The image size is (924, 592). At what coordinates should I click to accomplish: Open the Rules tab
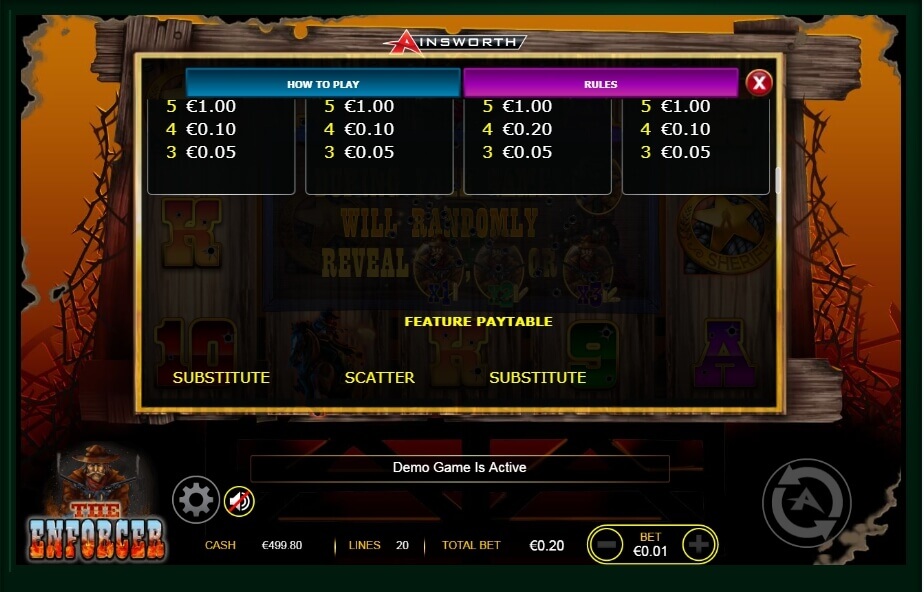[x=600, y=84]
